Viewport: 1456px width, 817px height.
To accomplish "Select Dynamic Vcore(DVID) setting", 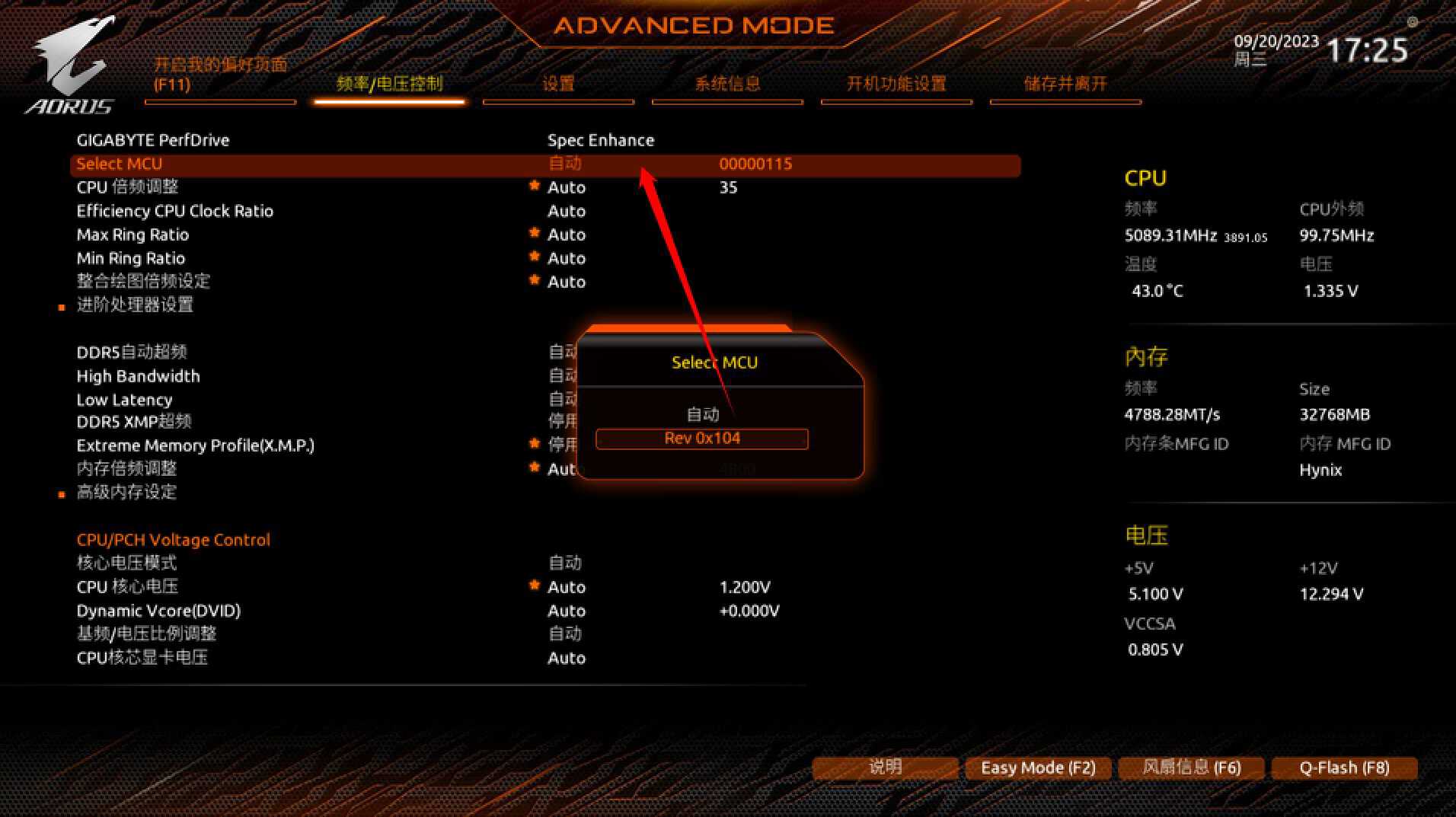I will click(158, 611).
